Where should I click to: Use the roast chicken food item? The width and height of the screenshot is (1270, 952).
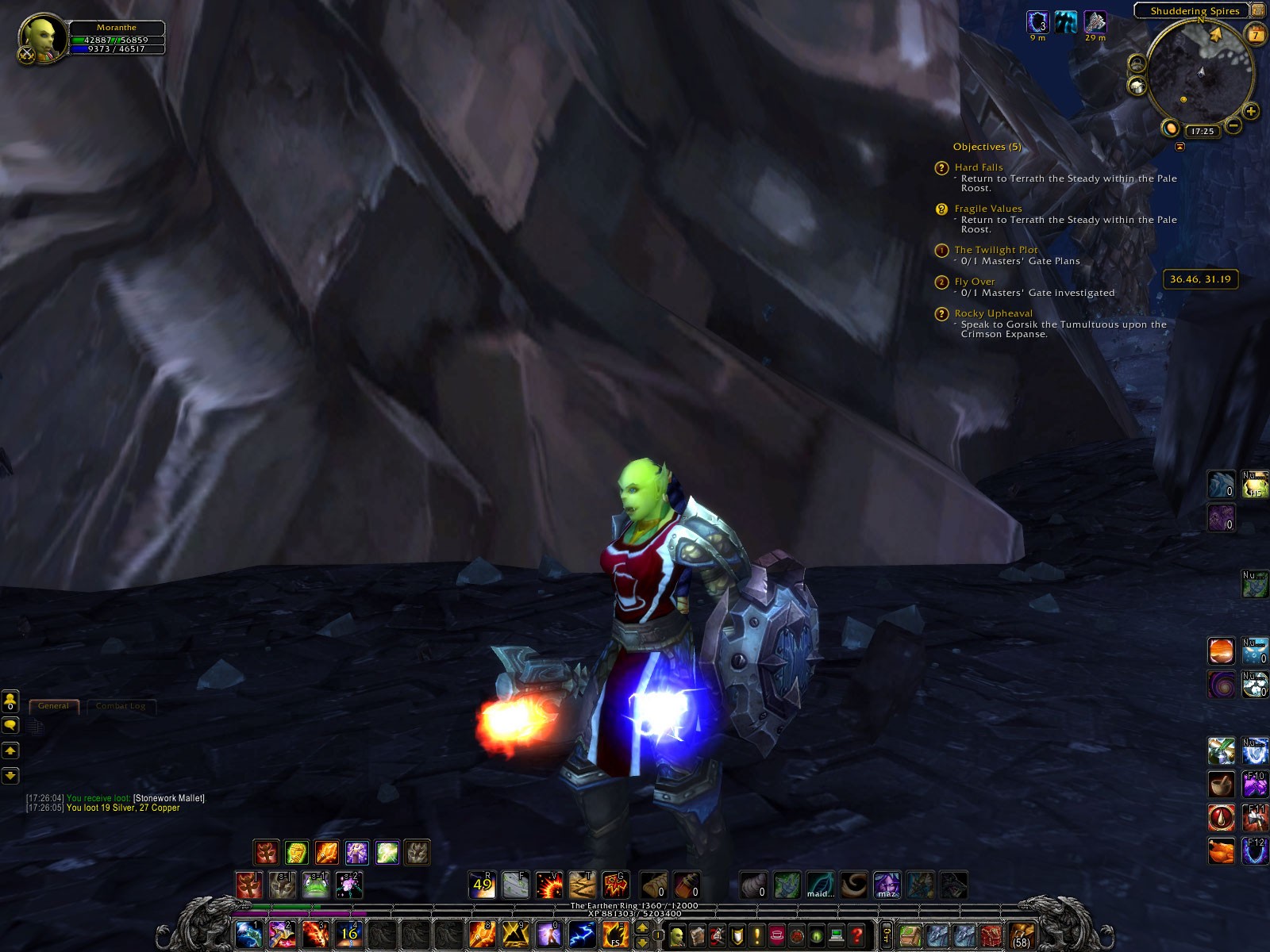pos(1221,850)
